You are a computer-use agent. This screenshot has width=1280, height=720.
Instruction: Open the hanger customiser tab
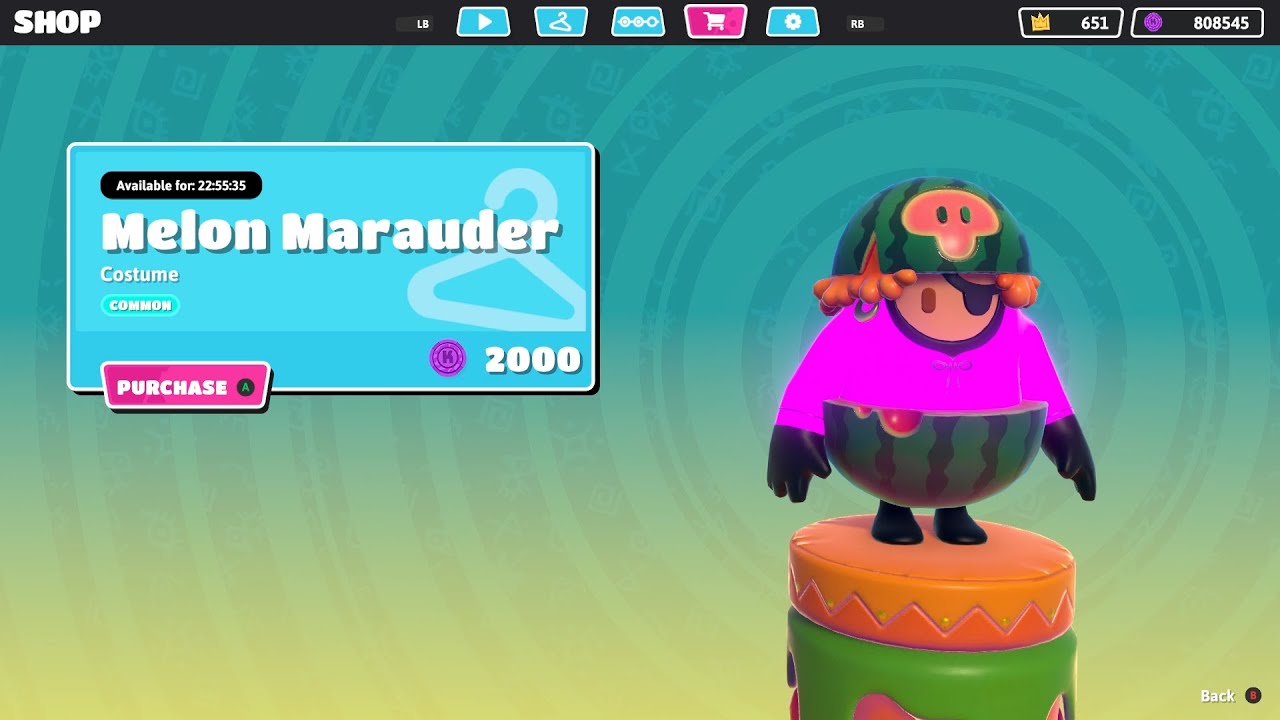561,22
